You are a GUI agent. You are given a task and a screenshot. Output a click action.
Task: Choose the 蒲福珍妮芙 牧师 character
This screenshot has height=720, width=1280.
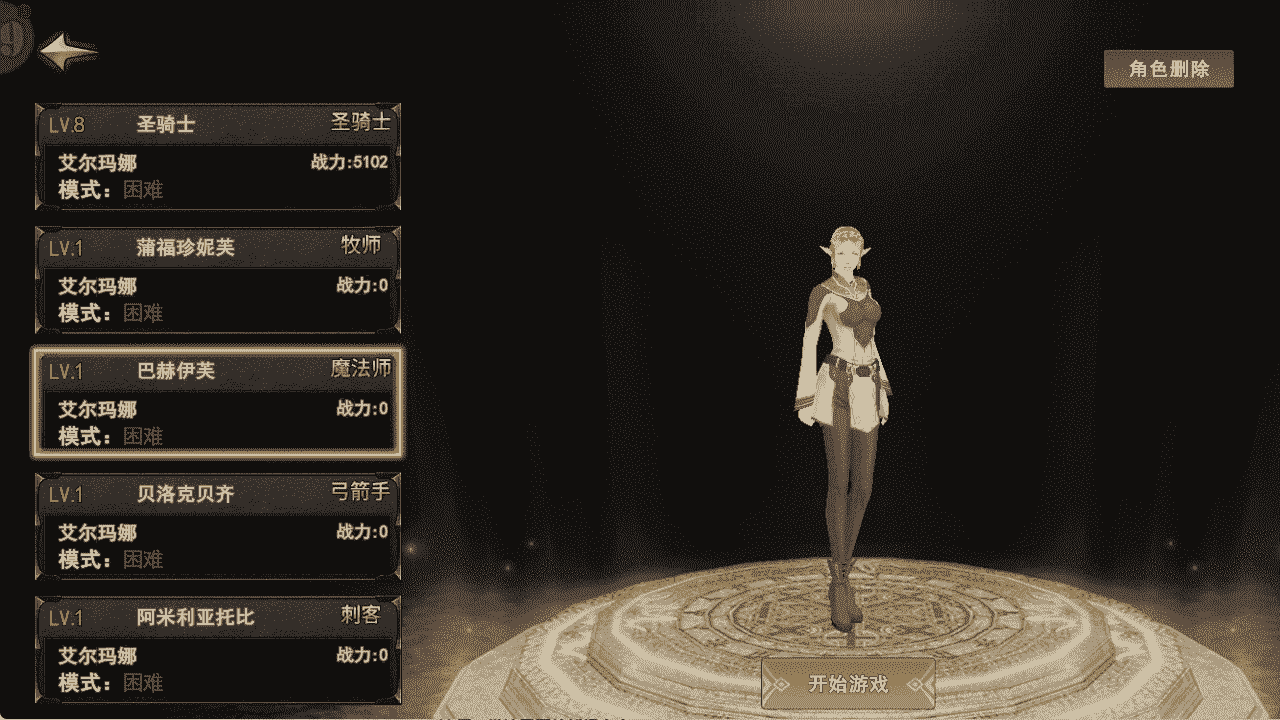coord(218,280)
